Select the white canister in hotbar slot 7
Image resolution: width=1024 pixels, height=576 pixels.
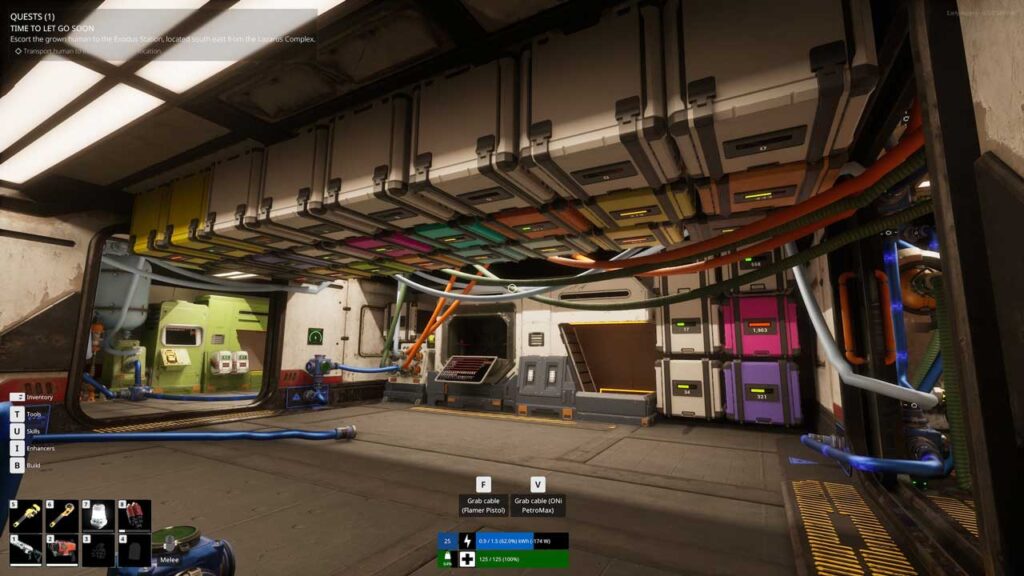coord(98,515)
